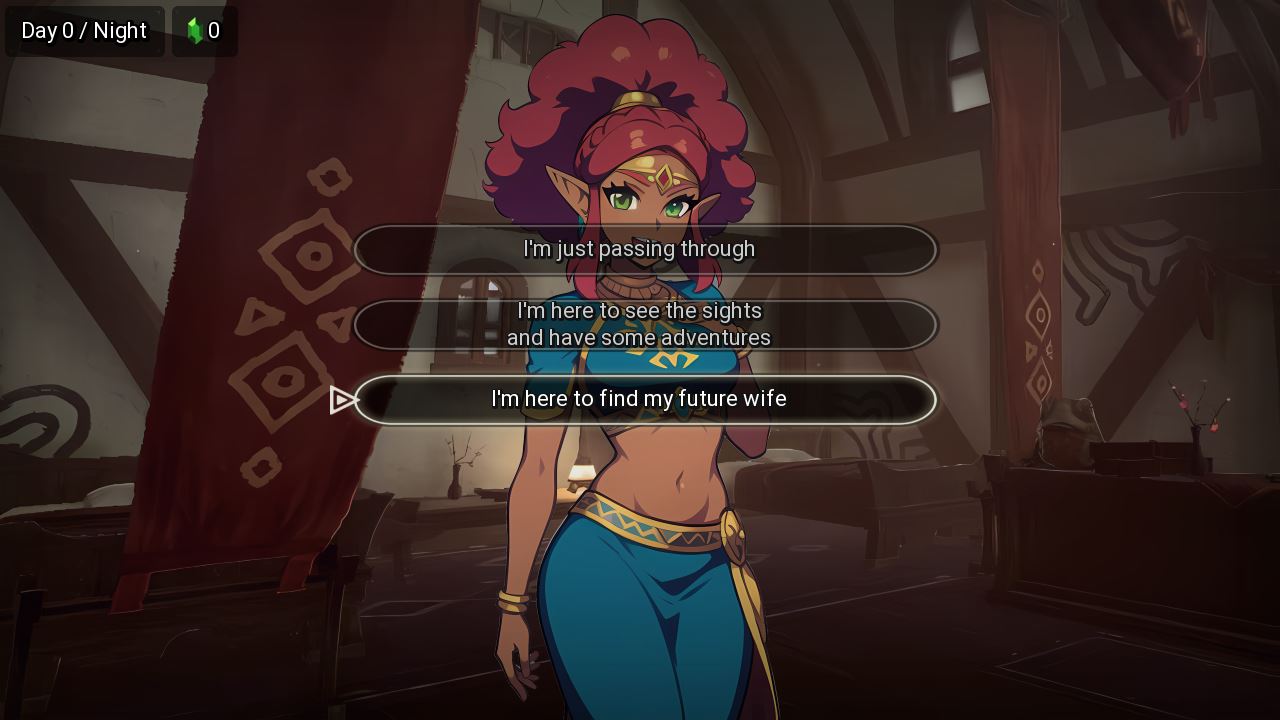Image resolution: width=1280 pixels, height=720 pixels.
Task: Choose "I'm just passing through" reply
Action: [x=645, y=250]
